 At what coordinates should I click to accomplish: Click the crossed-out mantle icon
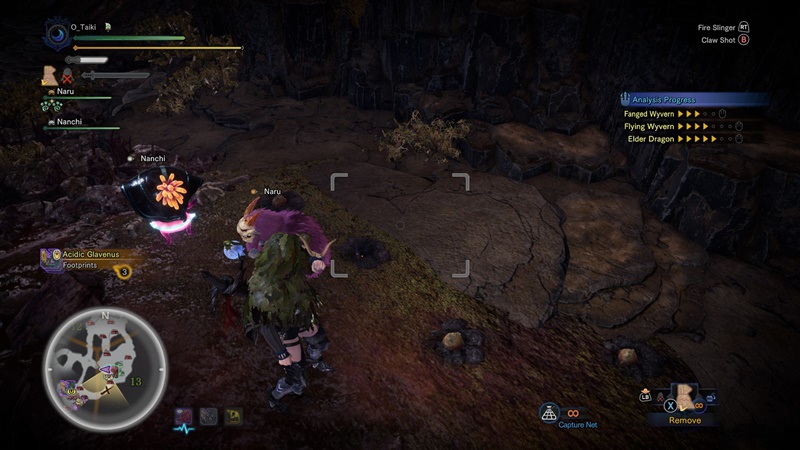tap(68, 74)
